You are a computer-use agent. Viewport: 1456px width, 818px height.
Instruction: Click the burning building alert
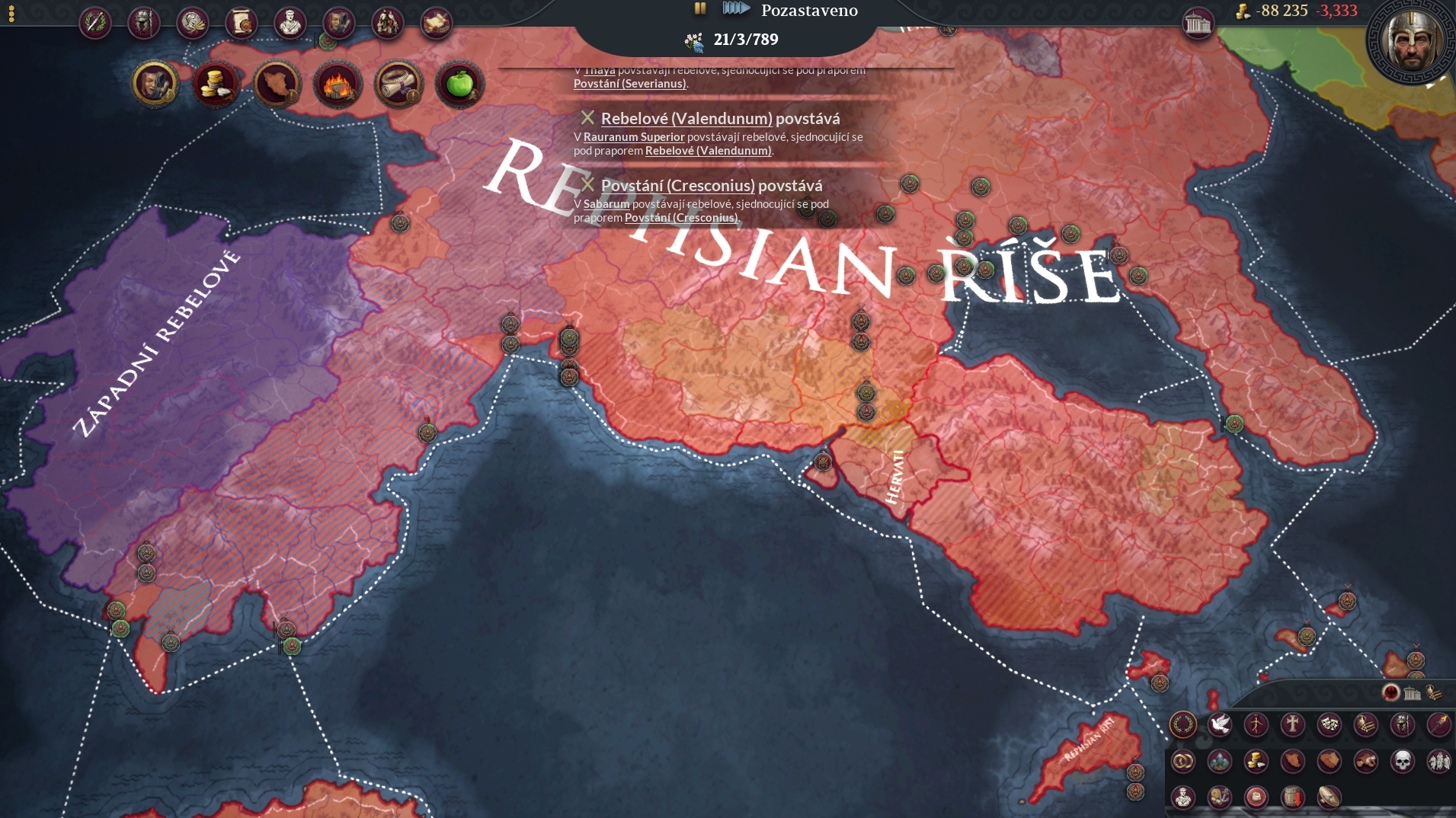338,84
